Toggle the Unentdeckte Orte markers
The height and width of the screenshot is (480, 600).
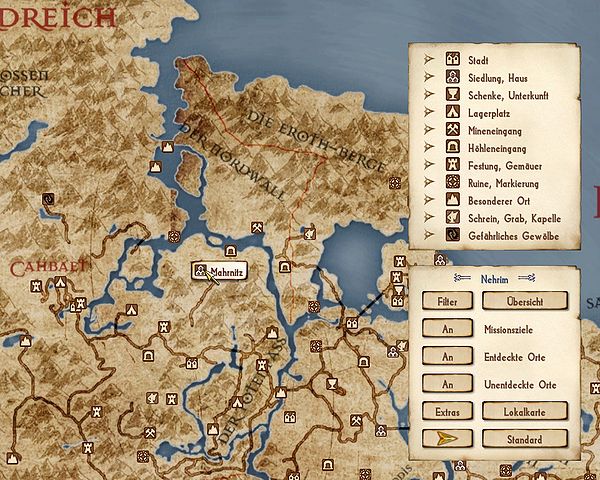click(446, 384)
